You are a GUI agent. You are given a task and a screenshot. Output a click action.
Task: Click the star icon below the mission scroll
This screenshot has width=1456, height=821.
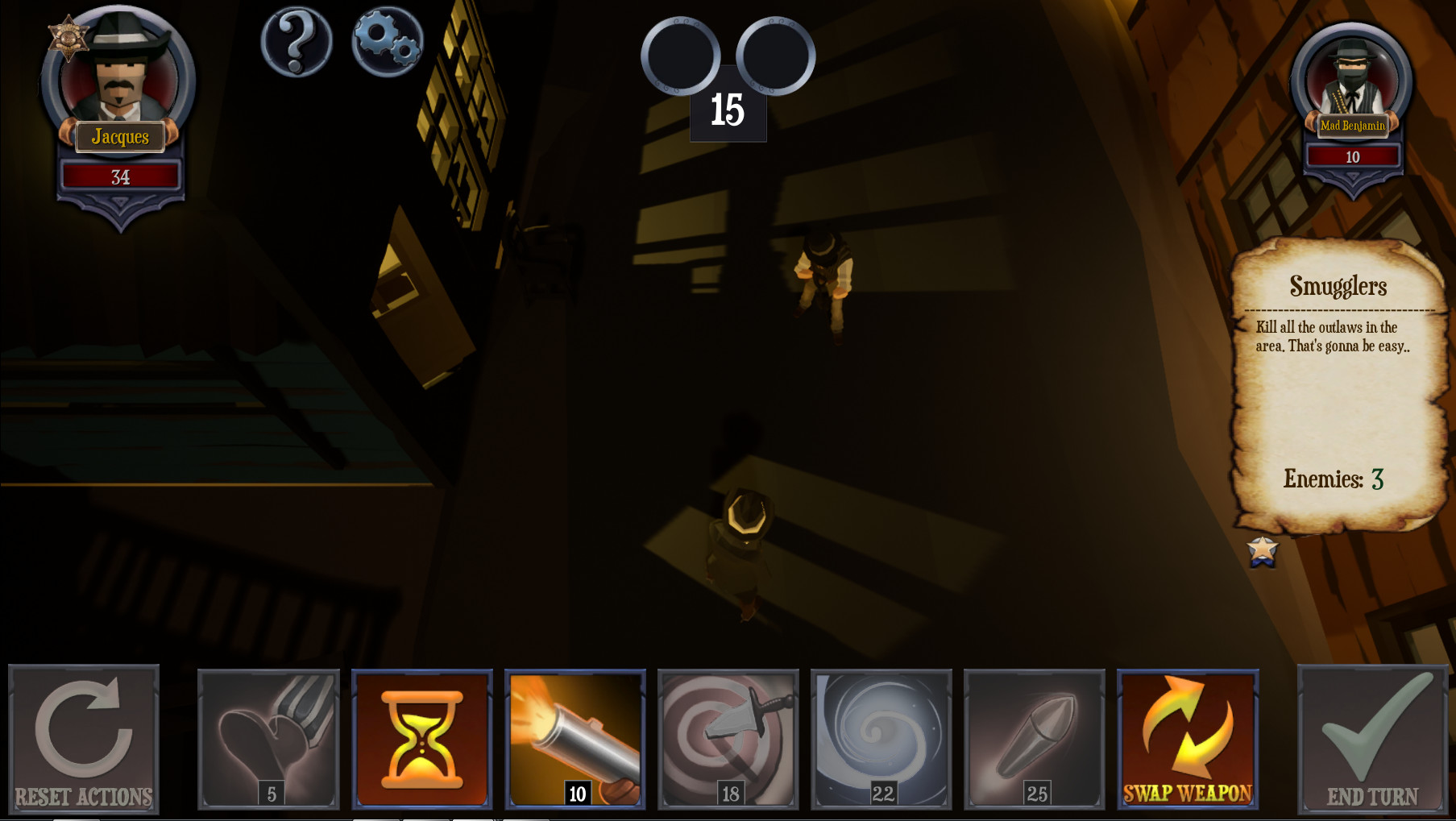tap(1262, 553)
